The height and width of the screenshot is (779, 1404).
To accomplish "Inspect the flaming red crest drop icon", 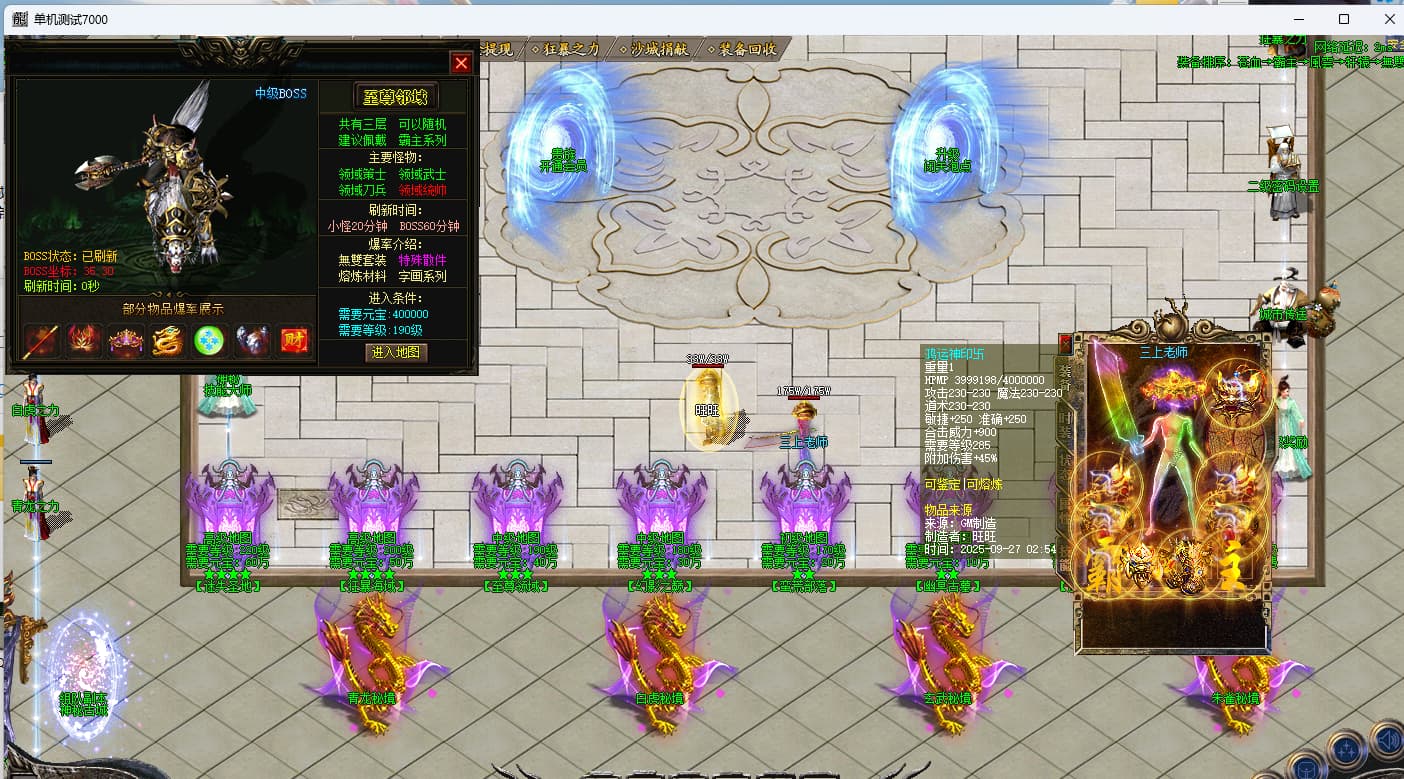I will 84,341.
